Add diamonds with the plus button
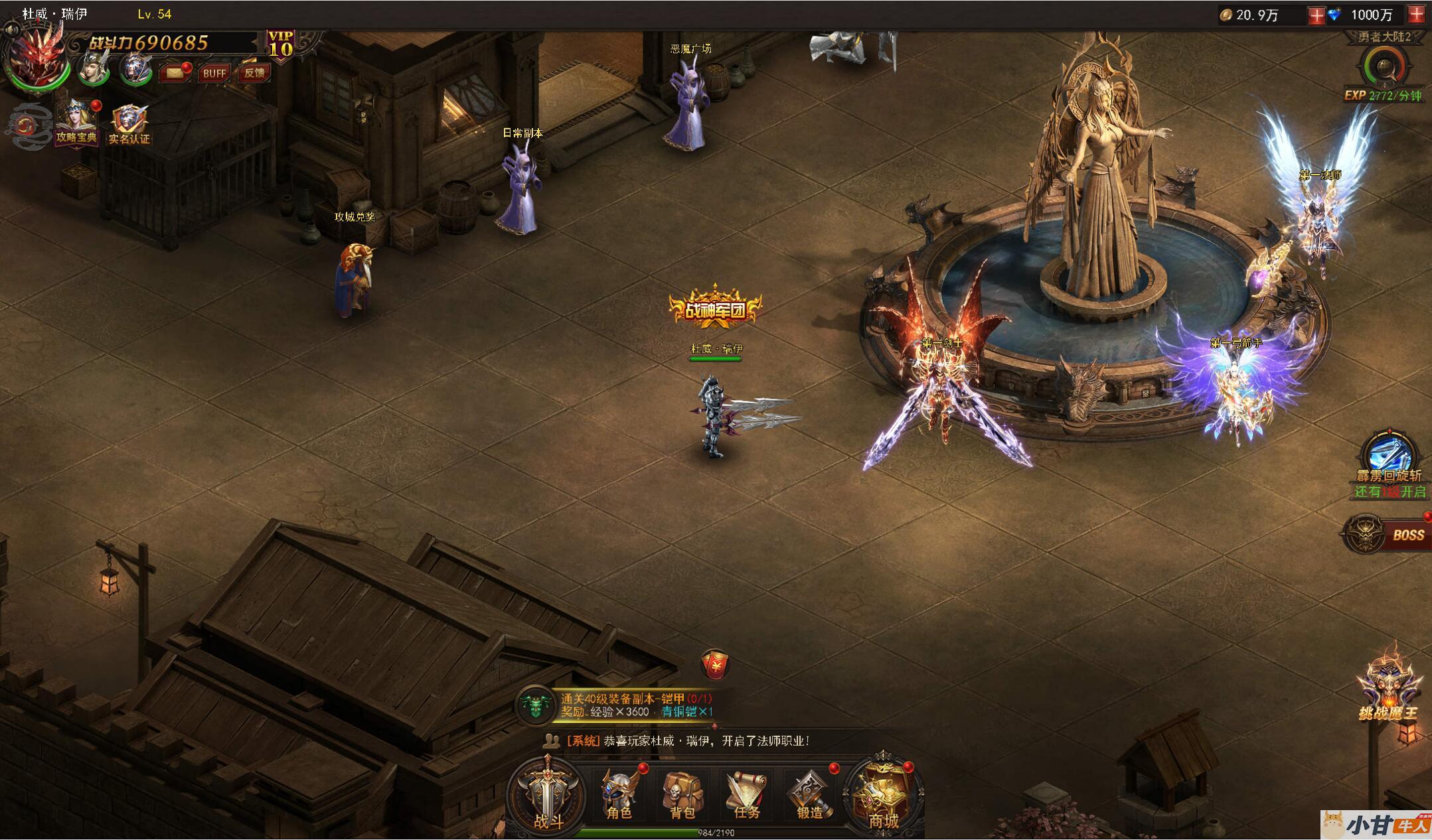 (x=1416, y=15)
